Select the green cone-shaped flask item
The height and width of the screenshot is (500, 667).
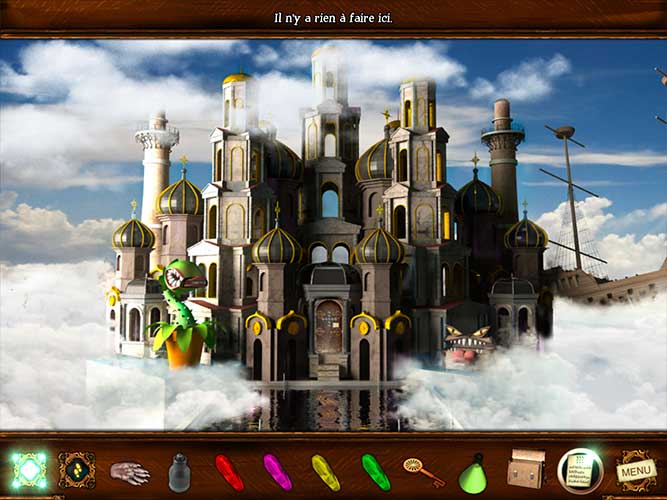coord(472,473)
